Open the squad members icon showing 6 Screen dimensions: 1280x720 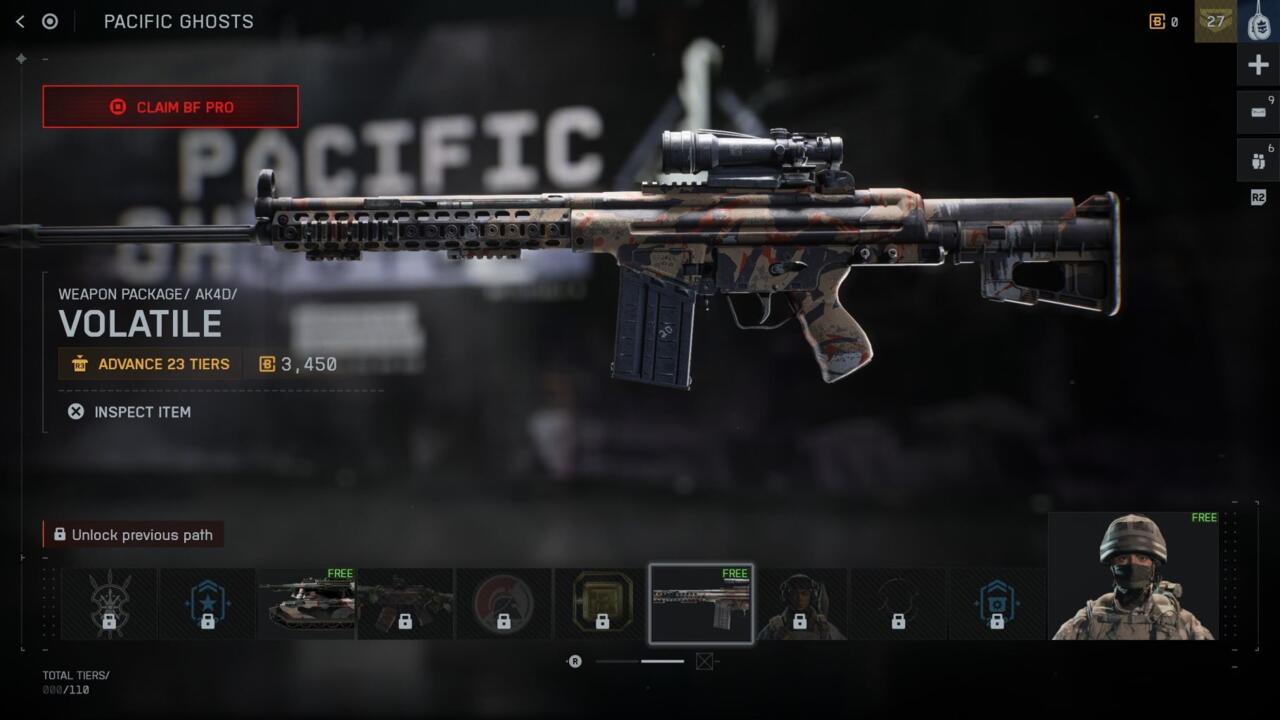[x=1258, y=160]
